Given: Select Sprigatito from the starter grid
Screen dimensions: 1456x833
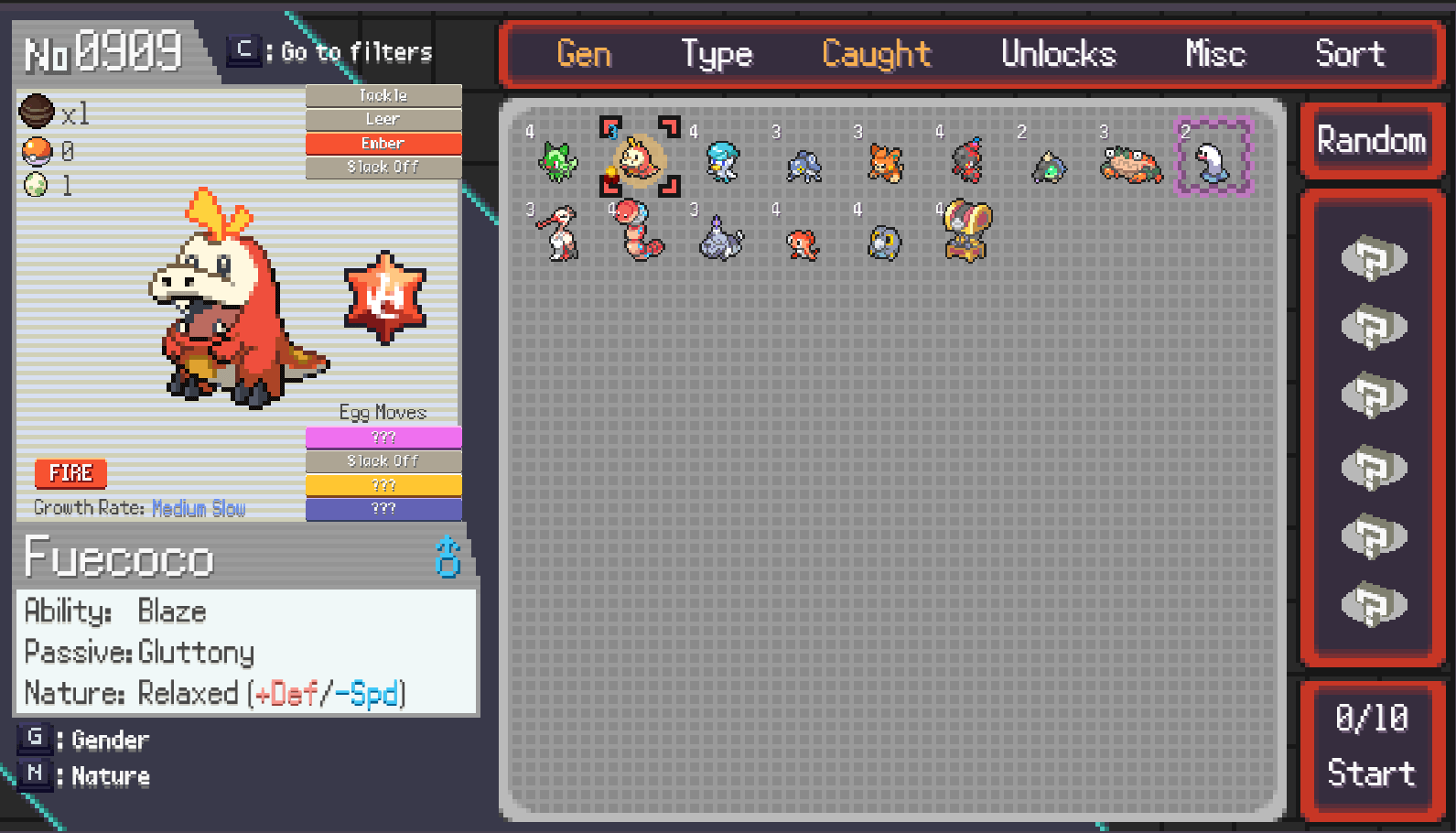Looking at the screenshot, I should (558, 161).
